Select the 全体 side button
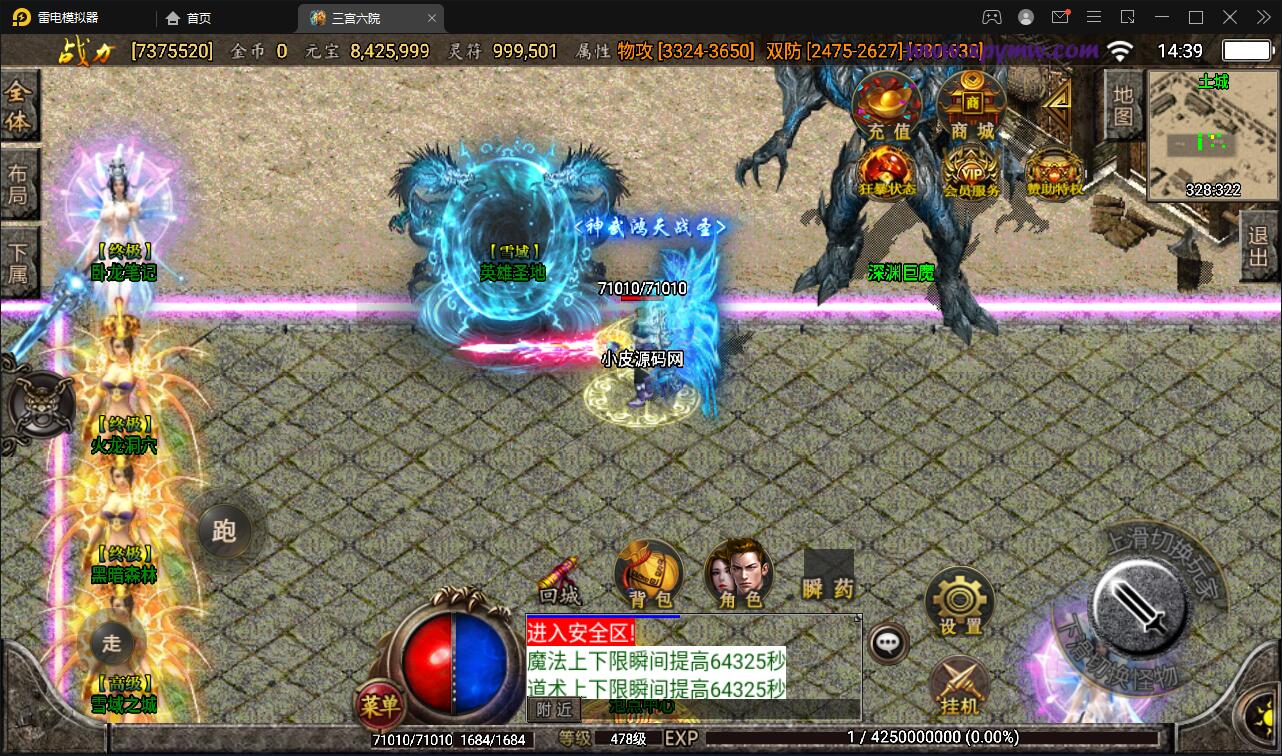 (18, 106)
